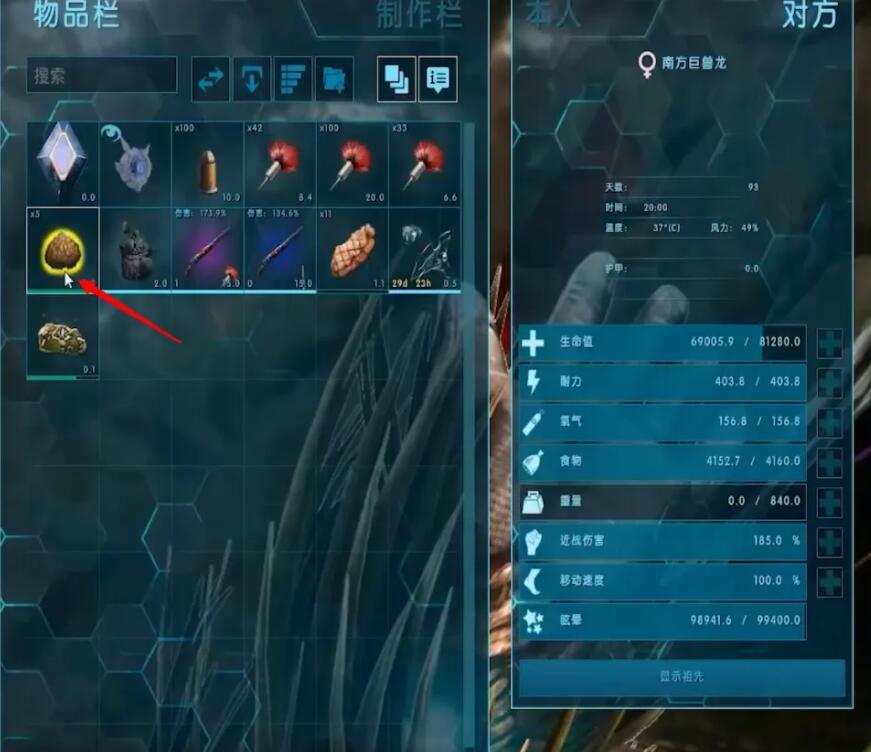Select the gold ore nugget slot
The width and height of the screenshot is (871, 752).
pos(62,337)
